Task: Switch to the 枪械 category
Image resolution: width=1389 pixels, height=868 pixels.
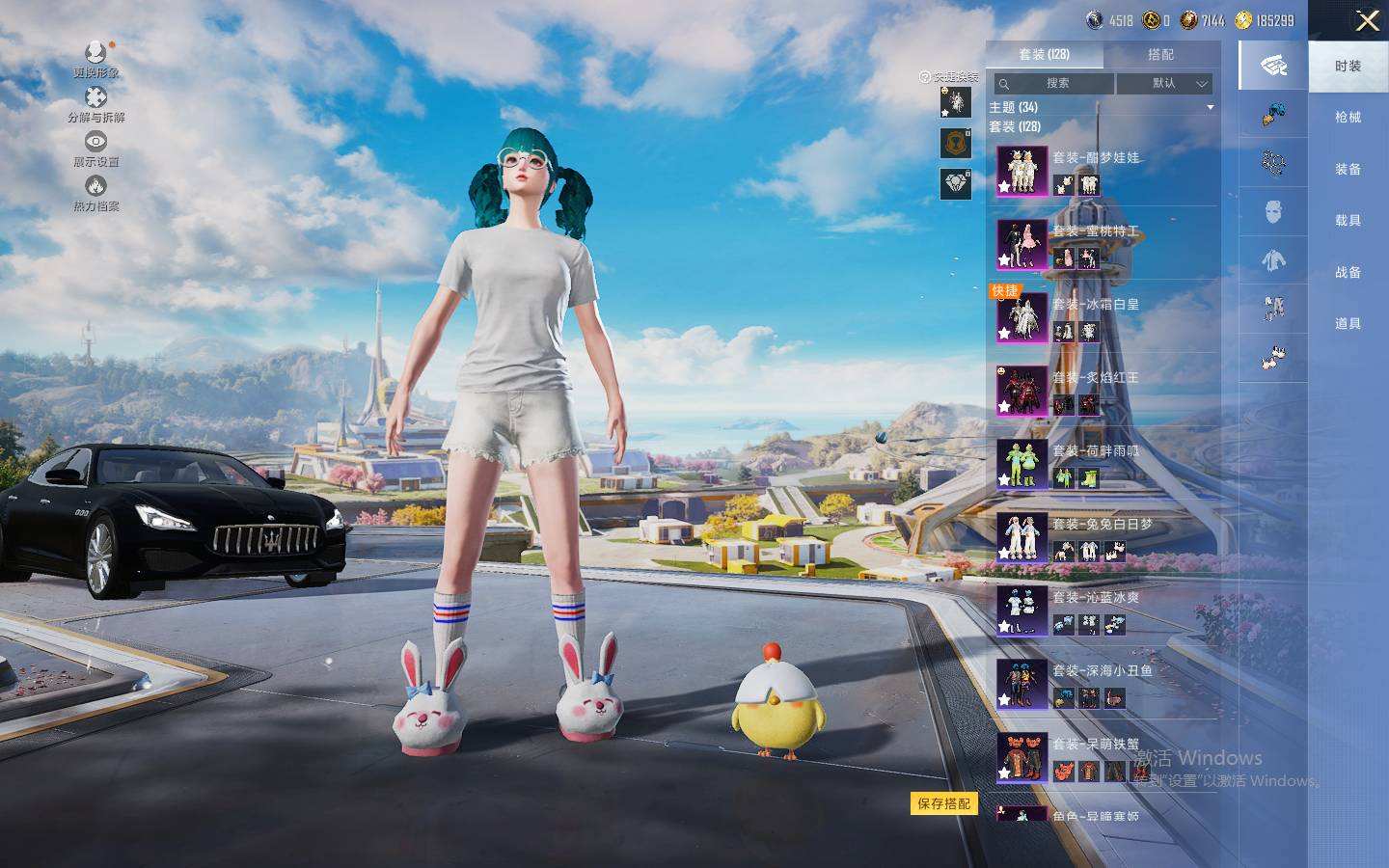Action: [x=1348, y=118]
